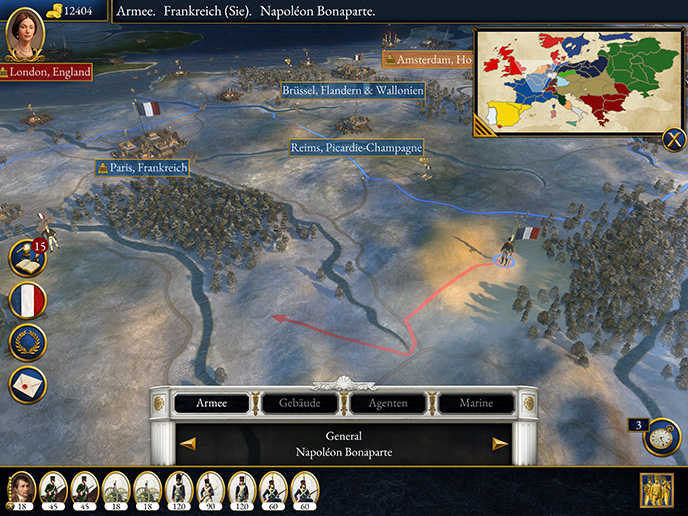Go to next army with right arrow
The height and width of the screenshot is (516, 688).
(500, 443)
